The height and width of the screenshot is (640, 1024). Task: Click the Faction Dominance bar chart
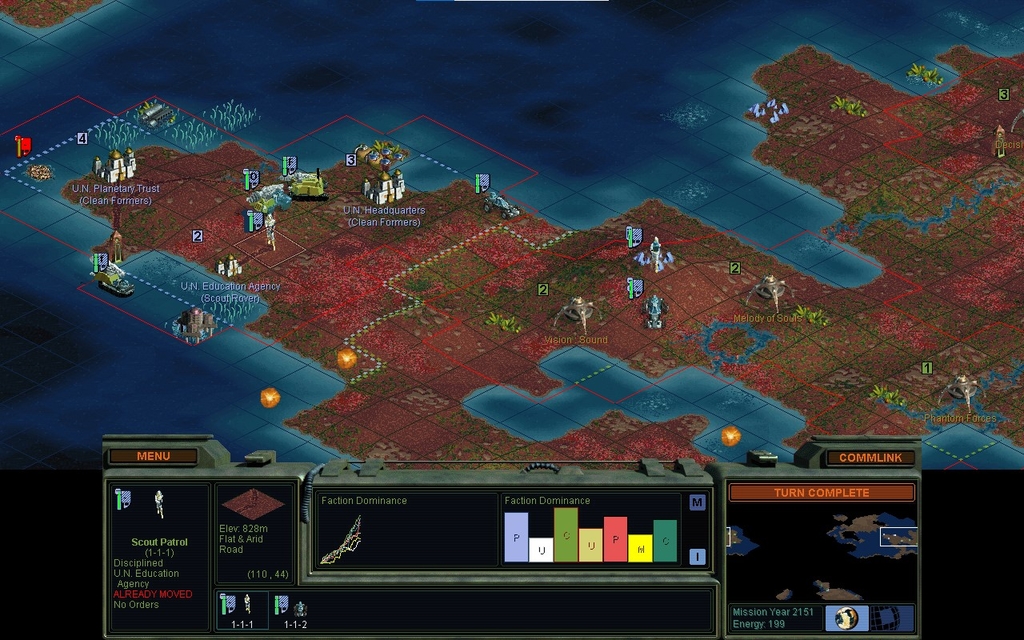coord(590,535)
